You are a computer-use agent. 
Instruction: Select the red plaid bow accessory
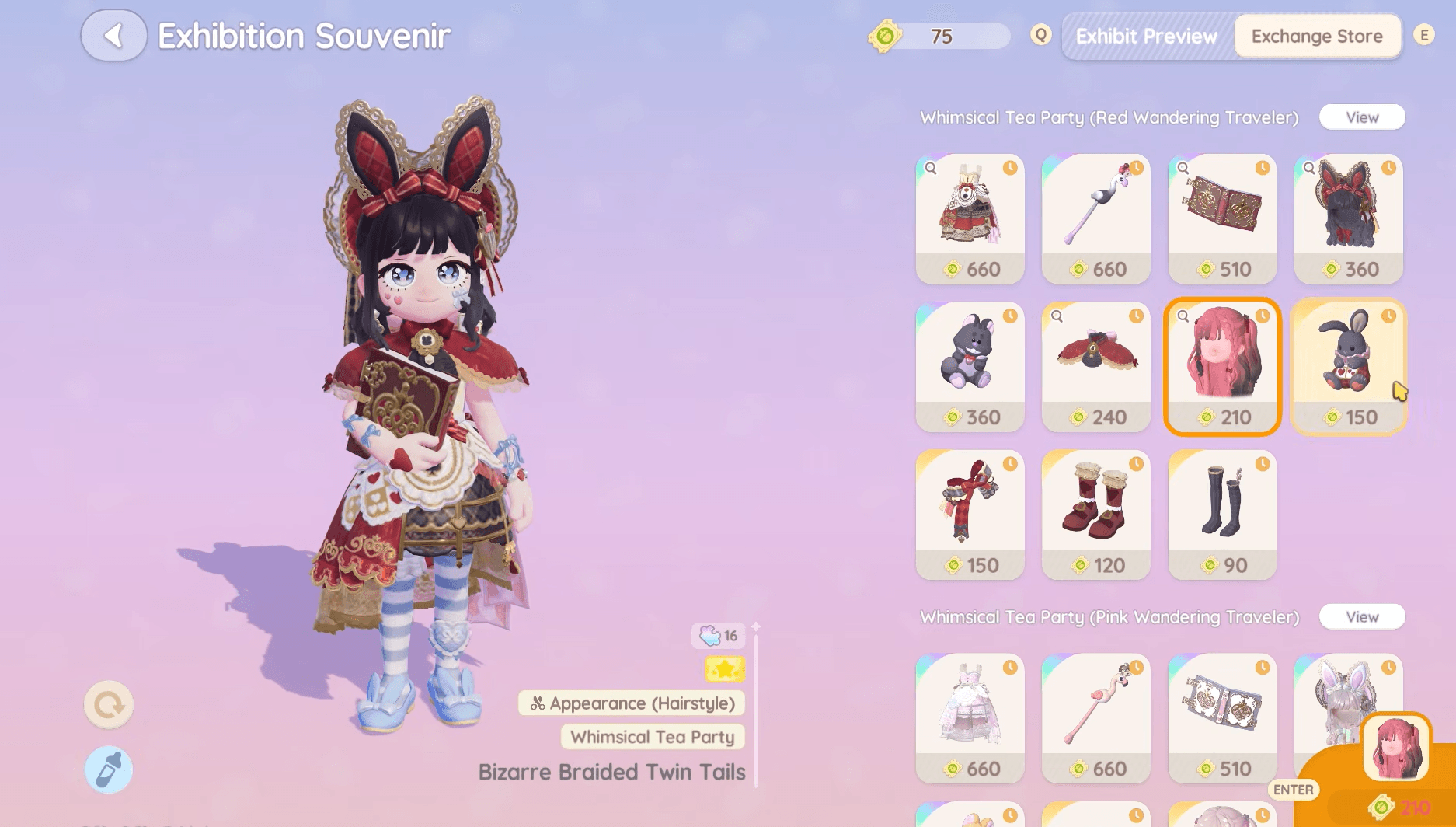pos(970,515)
